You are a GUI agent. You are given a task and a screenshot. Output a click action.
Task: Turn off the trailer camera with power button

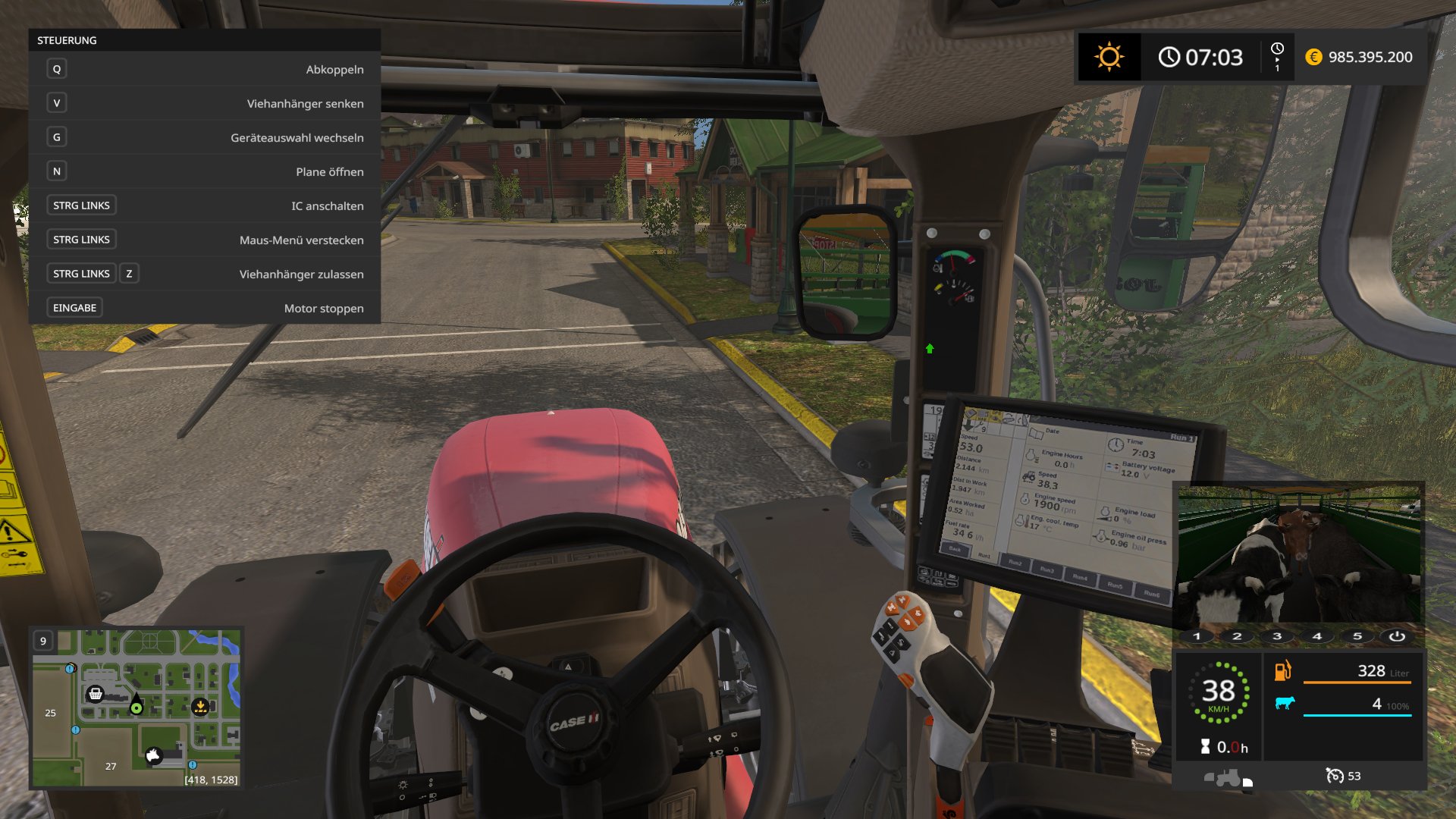click(x=1397, y=636)
